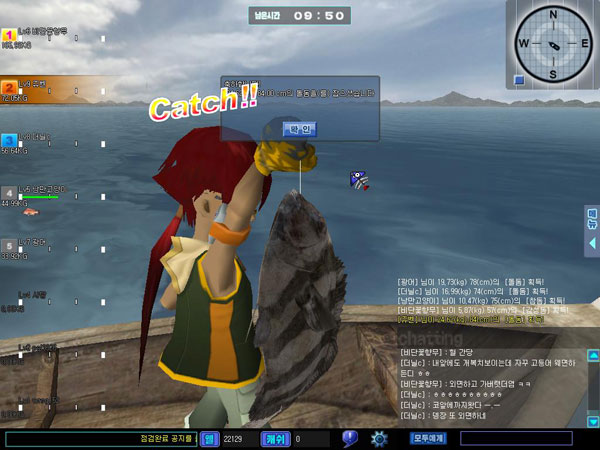Screen dimensions: 600x450
Task: Open the exclamation speech bubble icon
Action: [349, 438]
